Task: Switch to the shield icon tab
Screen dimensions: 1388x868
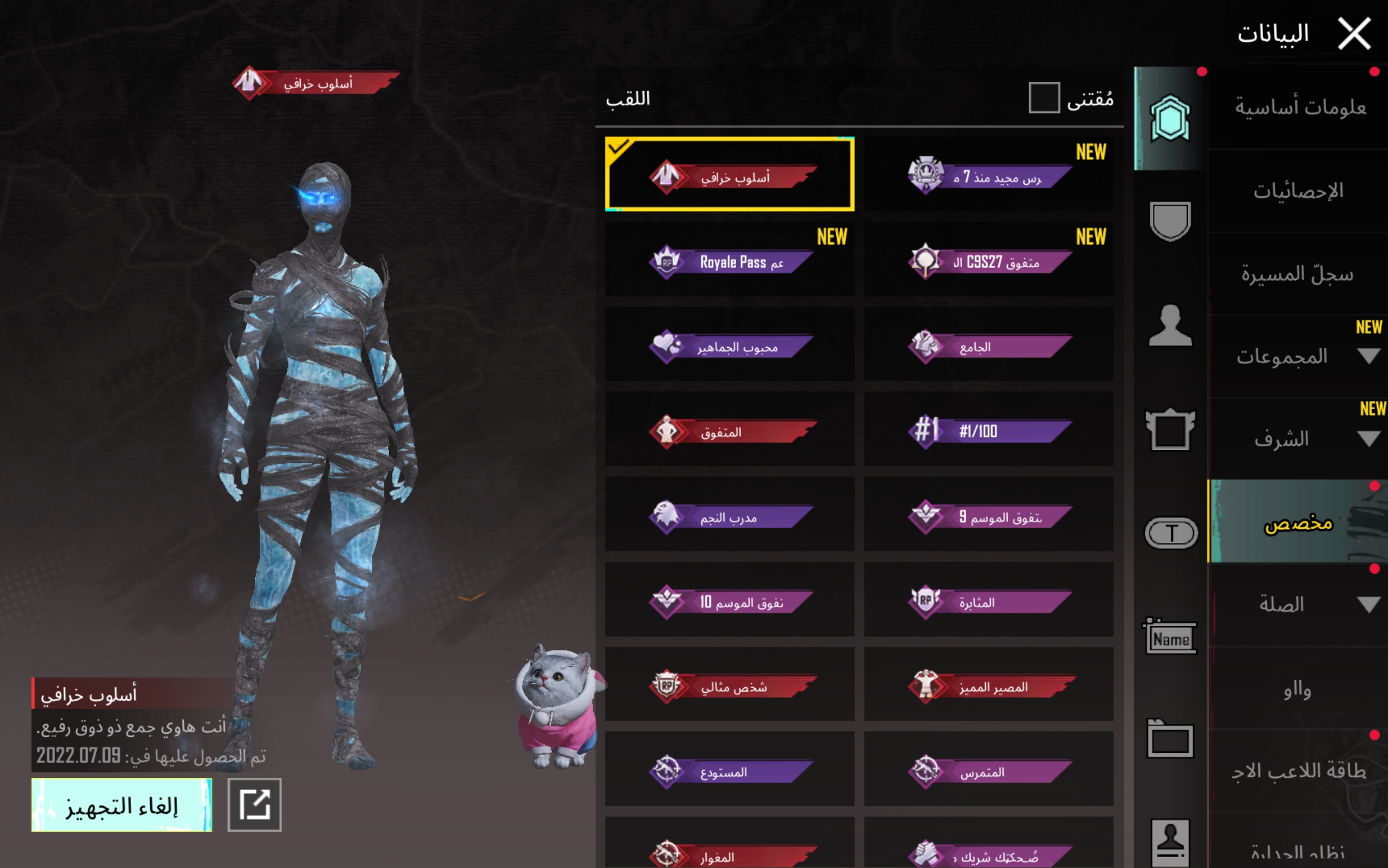Action: click(1170, 221)
